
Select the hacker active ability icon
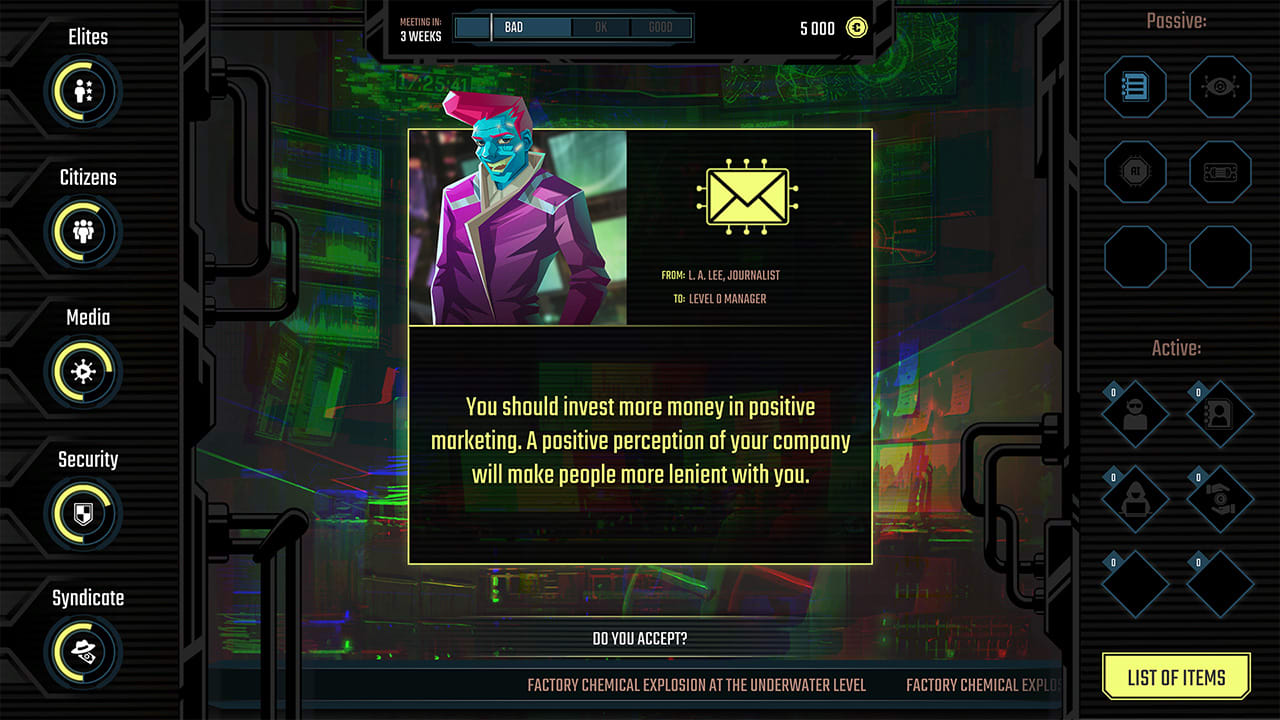(x=1135, y=497)
